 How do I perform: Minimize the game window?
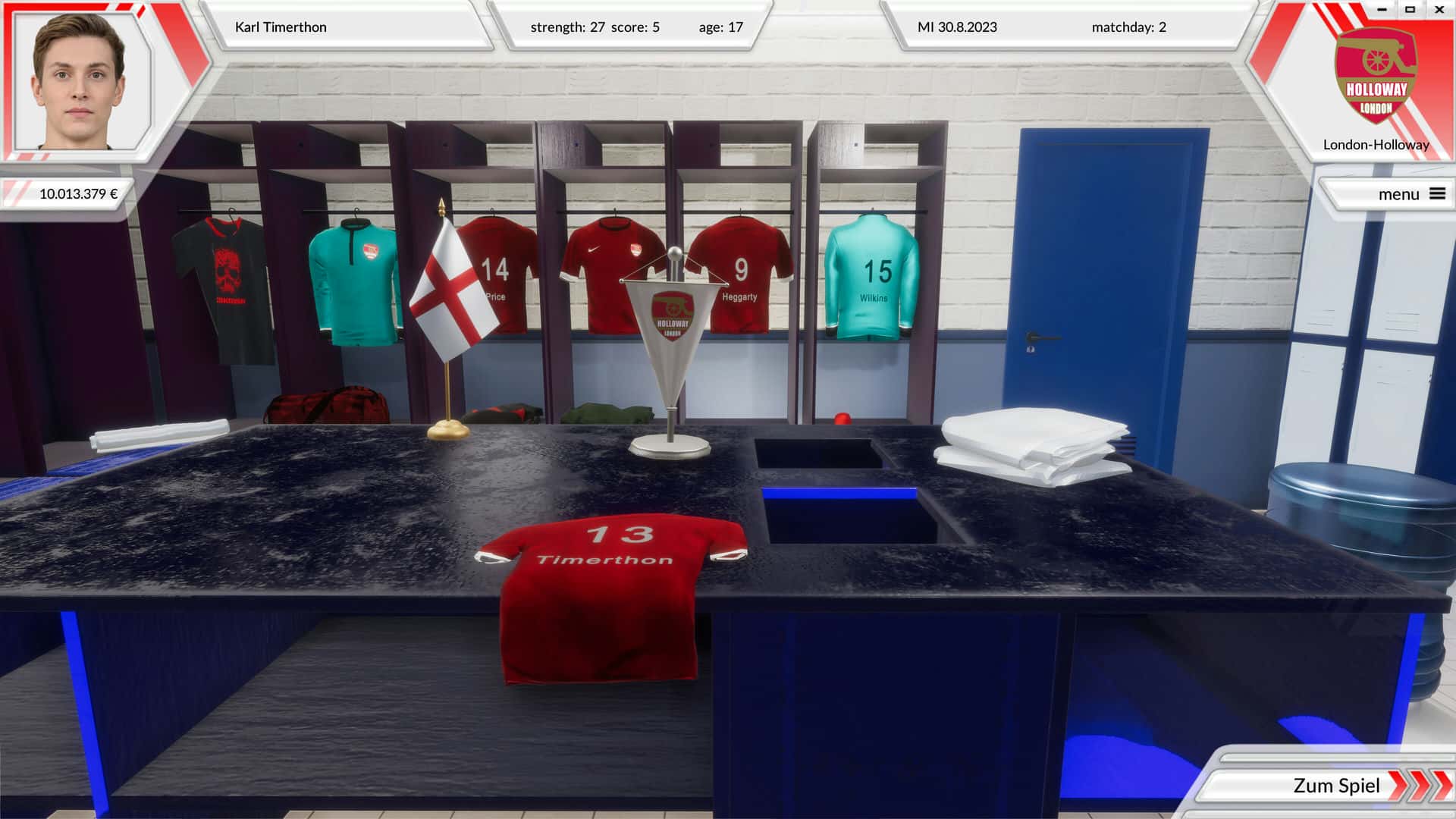(1382, 10)
